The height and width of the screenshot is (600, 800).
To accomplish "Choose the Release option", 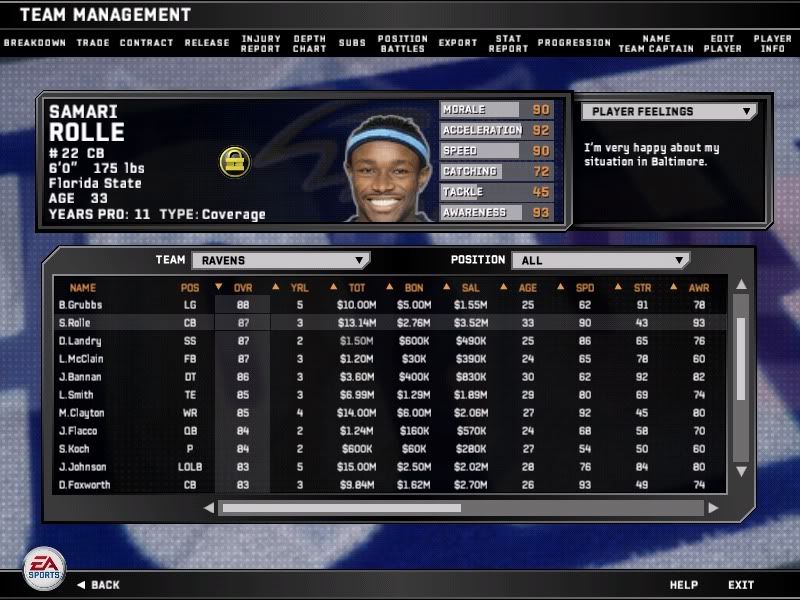I will pyautogui.click(x=207, y=43).
